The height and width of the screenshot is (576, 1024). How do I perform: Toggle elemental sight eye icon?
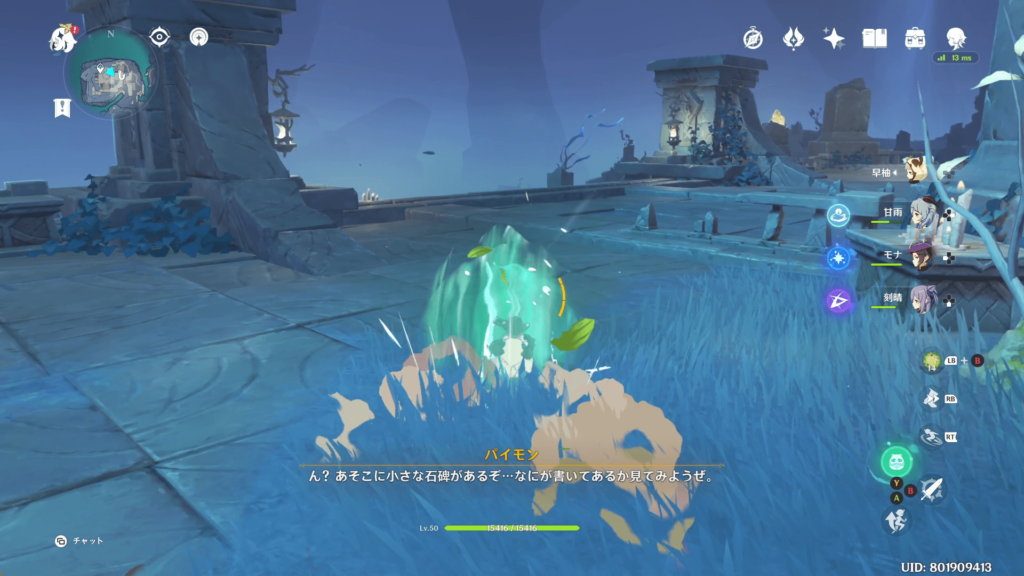(x=159, y=37)
